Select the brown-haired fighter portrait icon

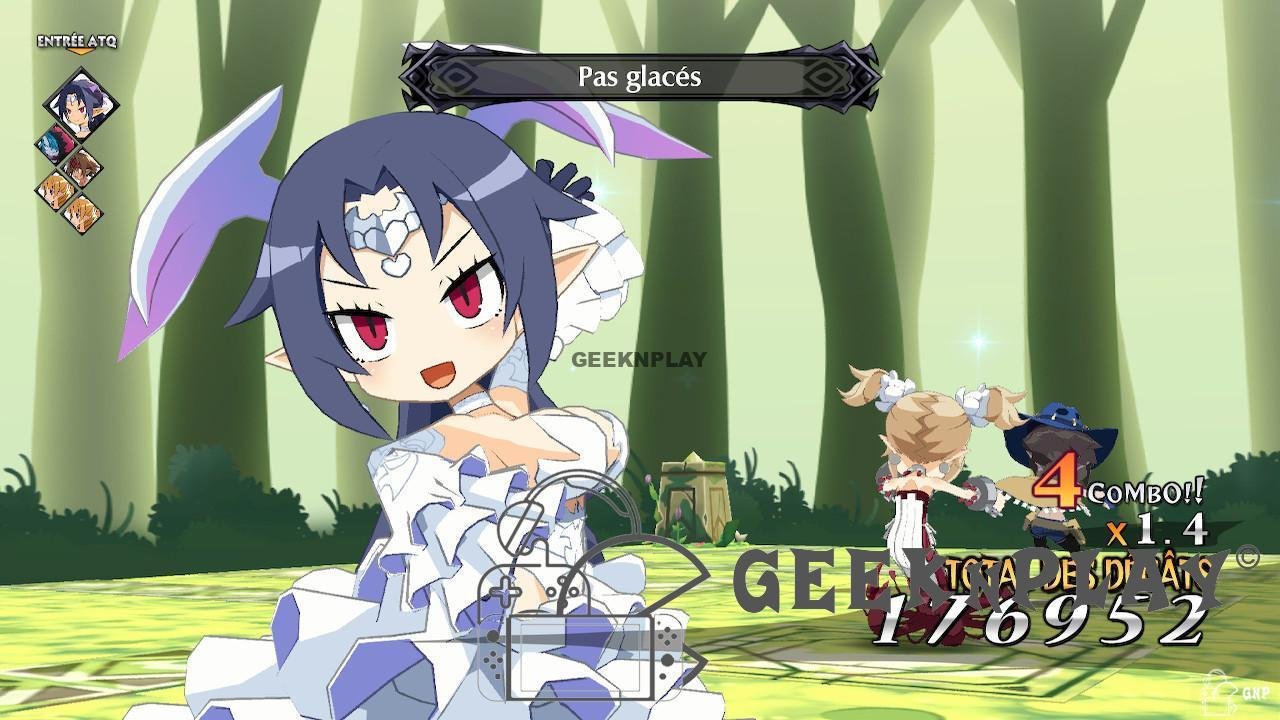coord(80,168)
